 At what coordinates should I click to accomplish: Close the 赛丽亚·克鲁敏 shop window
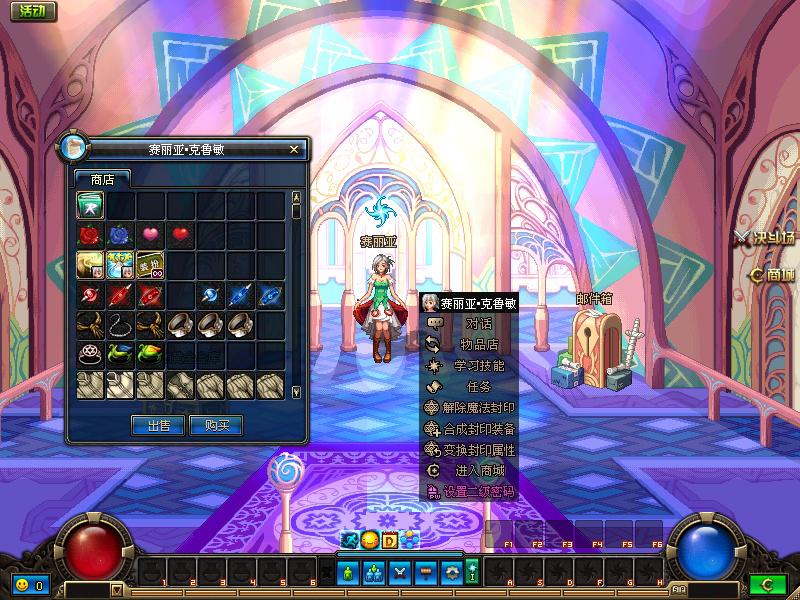click(x=294, y=150)
